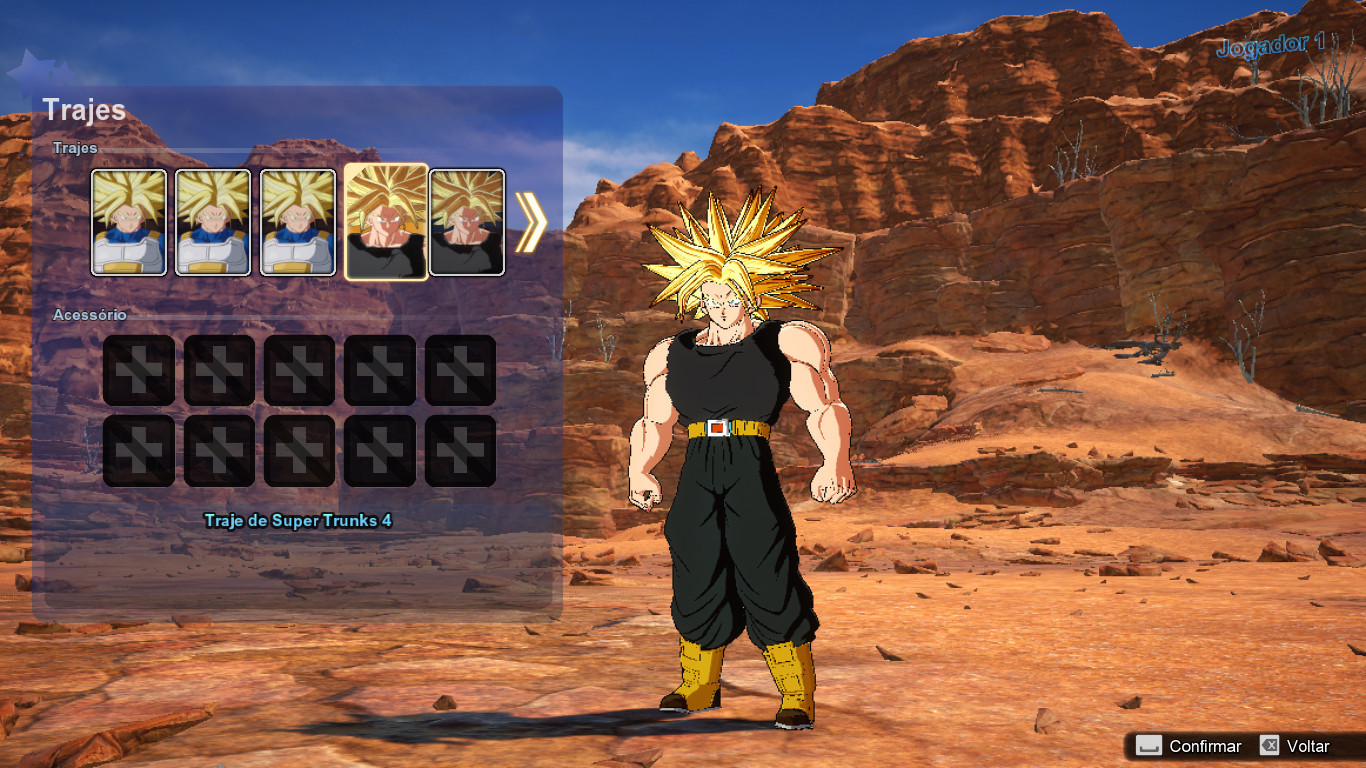Click the Jogador 1 label
Screen dimensions: 1366x768
(1272, 44)
